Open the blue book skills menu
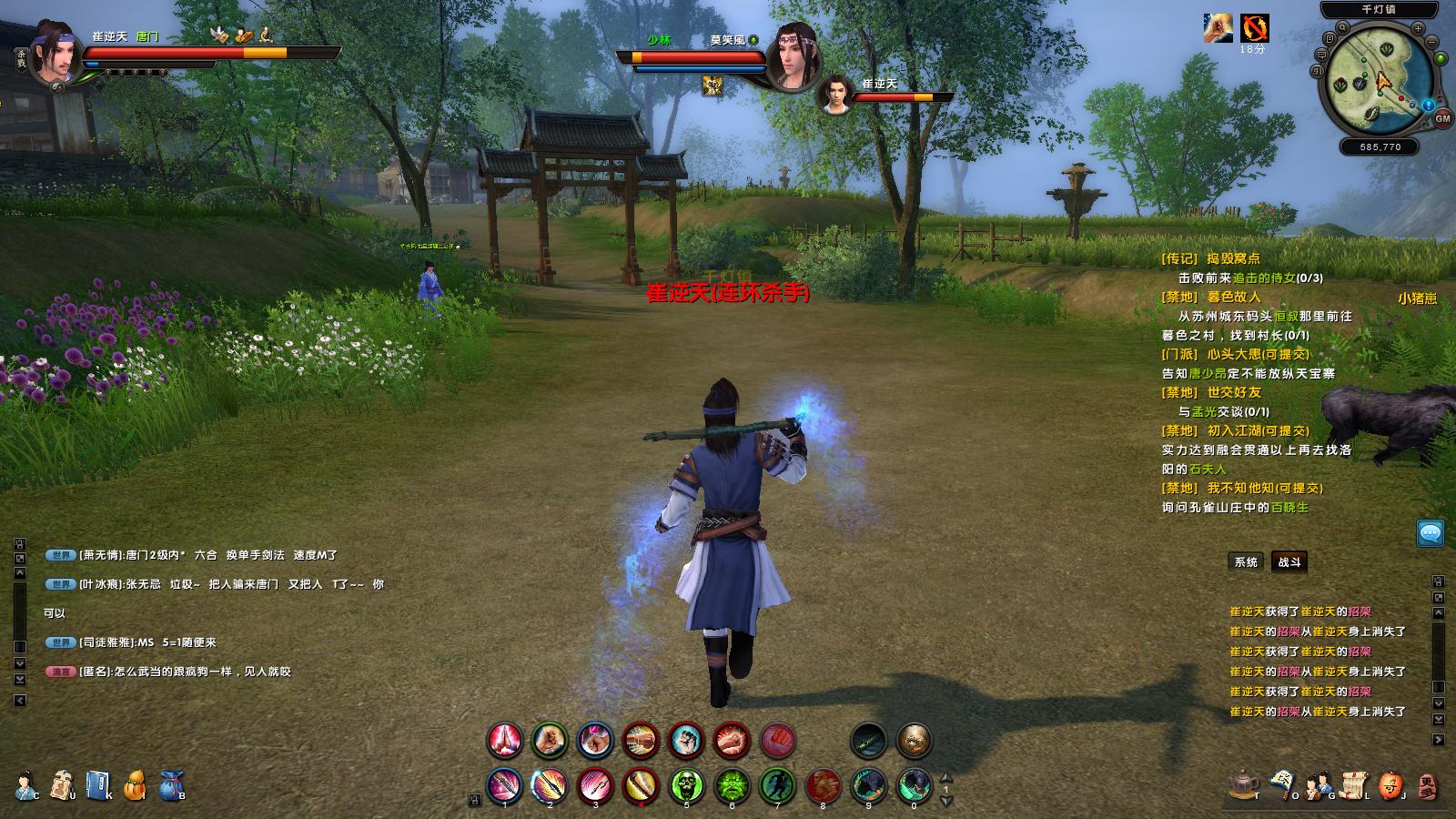This screenshot has width=1456, height=819. click(x=97, y=784)
